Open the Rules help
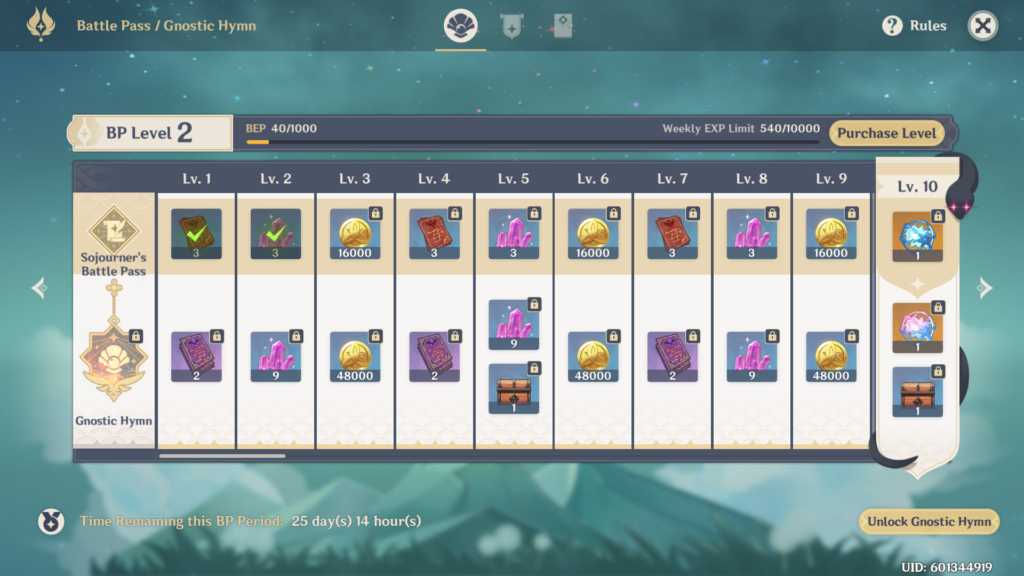Image resolution: width=1024 pixels, height=576 pixels. 914,26
